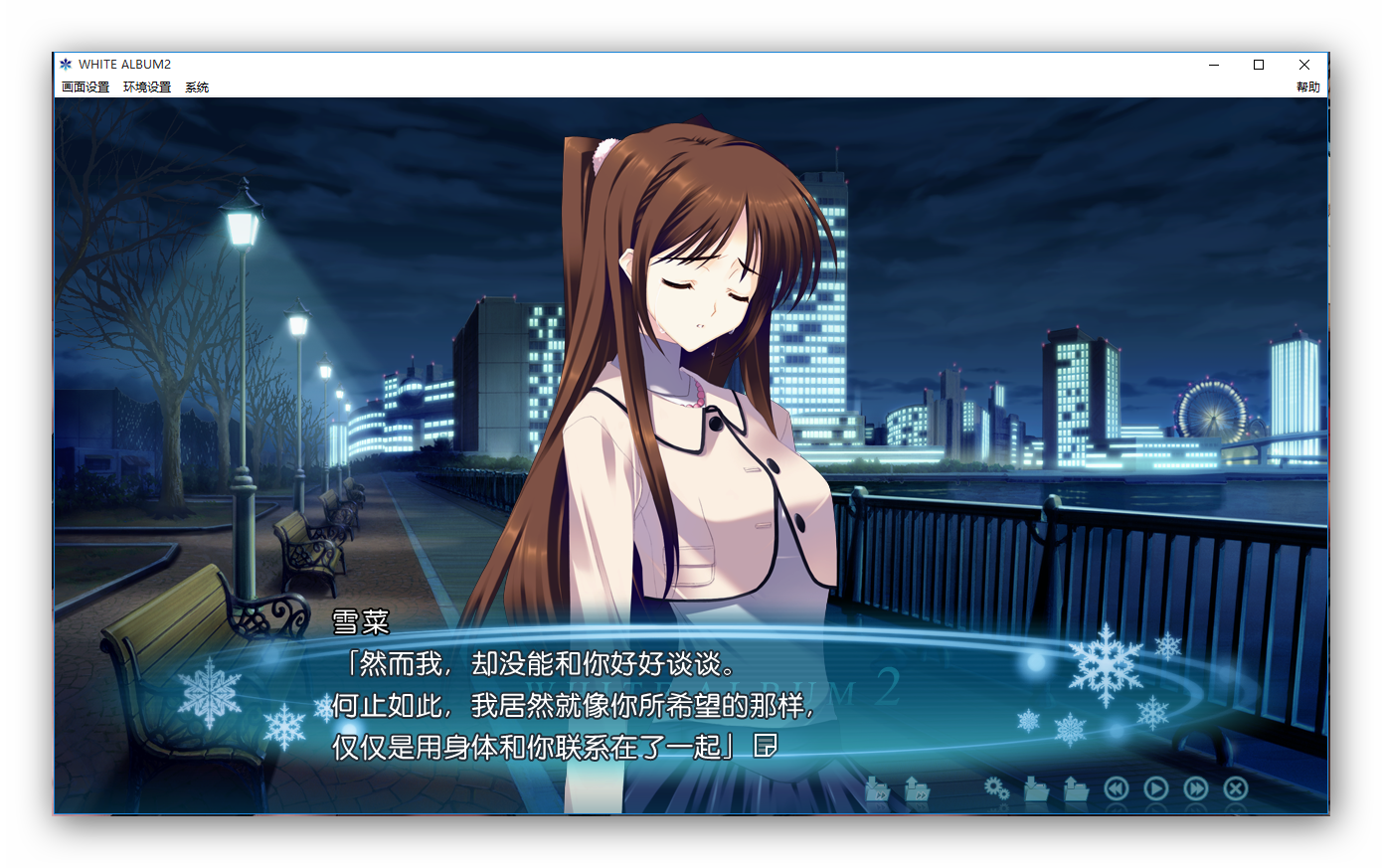Open the 环境设置 menu

(x=147, y=87)
